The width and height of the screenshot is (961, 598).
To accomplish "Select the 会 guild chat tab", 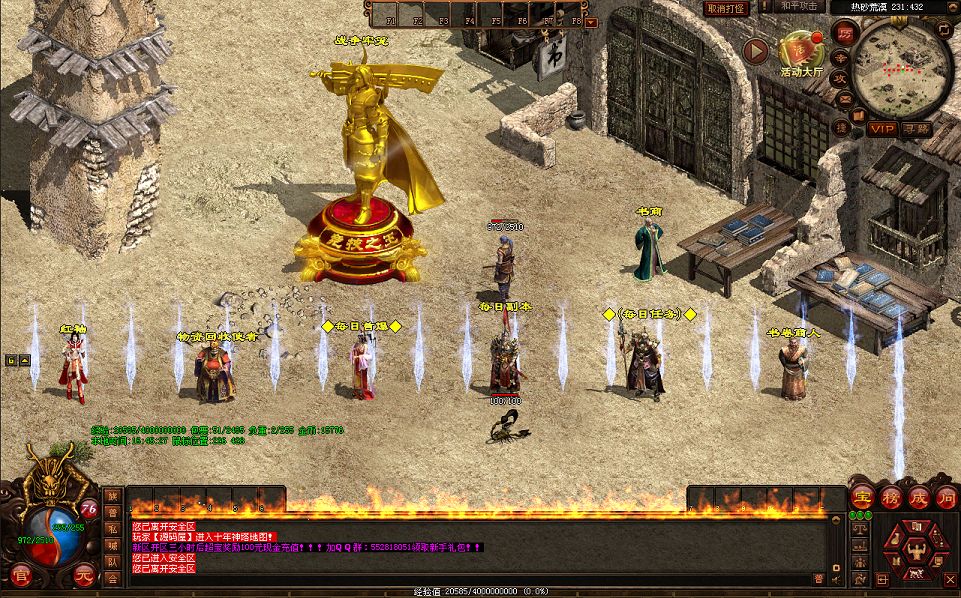I will tap(113, 577).
